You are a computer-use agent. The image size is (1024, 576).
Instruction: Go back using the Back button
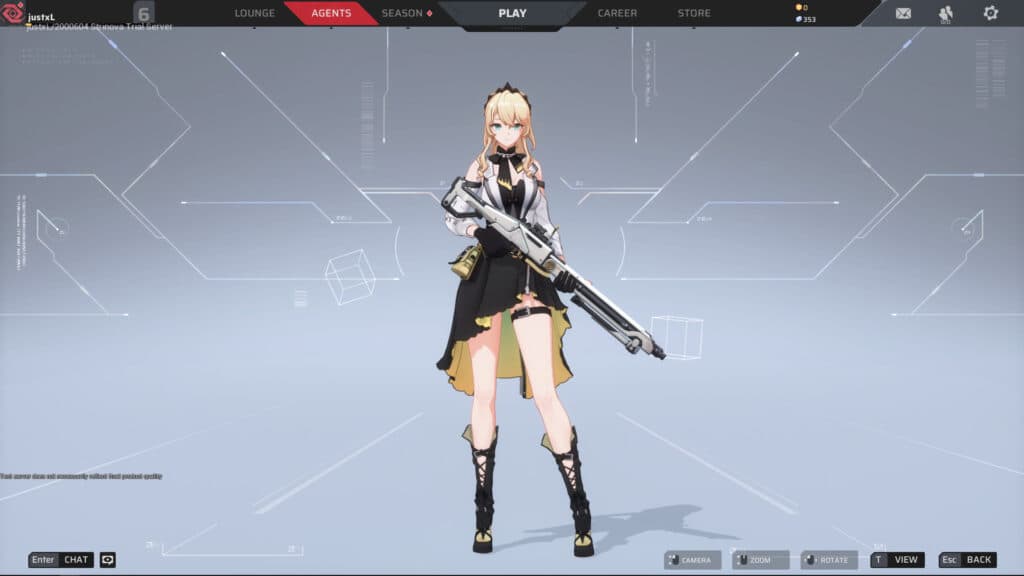[968, 560]
